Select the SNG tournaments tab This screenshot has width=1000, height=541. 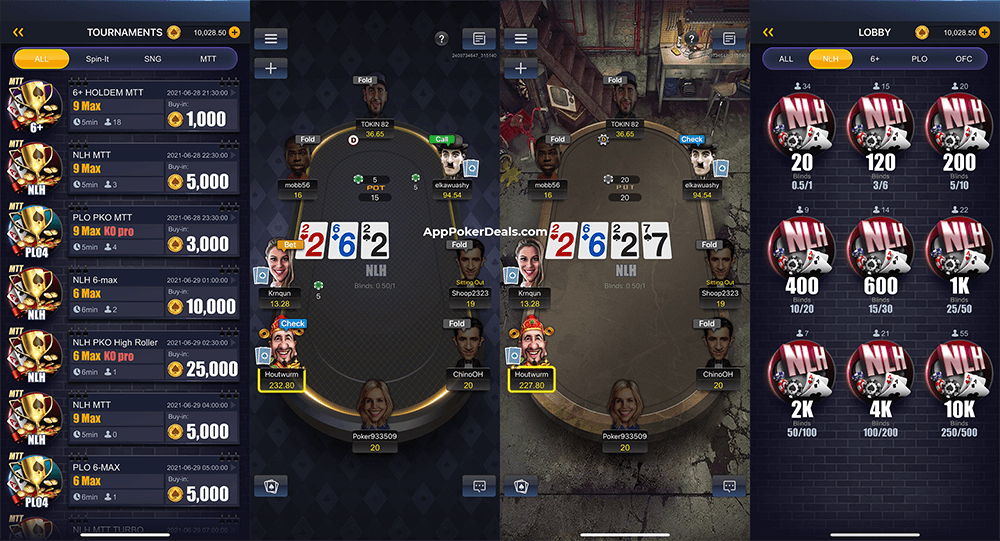click(x=153, y=59)
